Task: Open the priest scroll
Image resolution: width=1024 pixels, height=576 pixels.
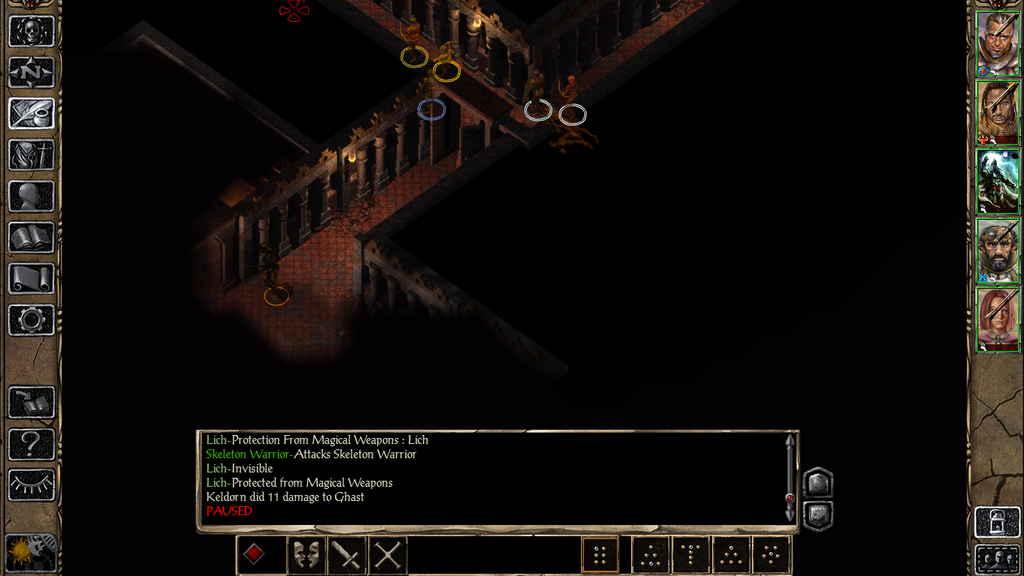Action: pyautogui.click(x=31, y=279)
